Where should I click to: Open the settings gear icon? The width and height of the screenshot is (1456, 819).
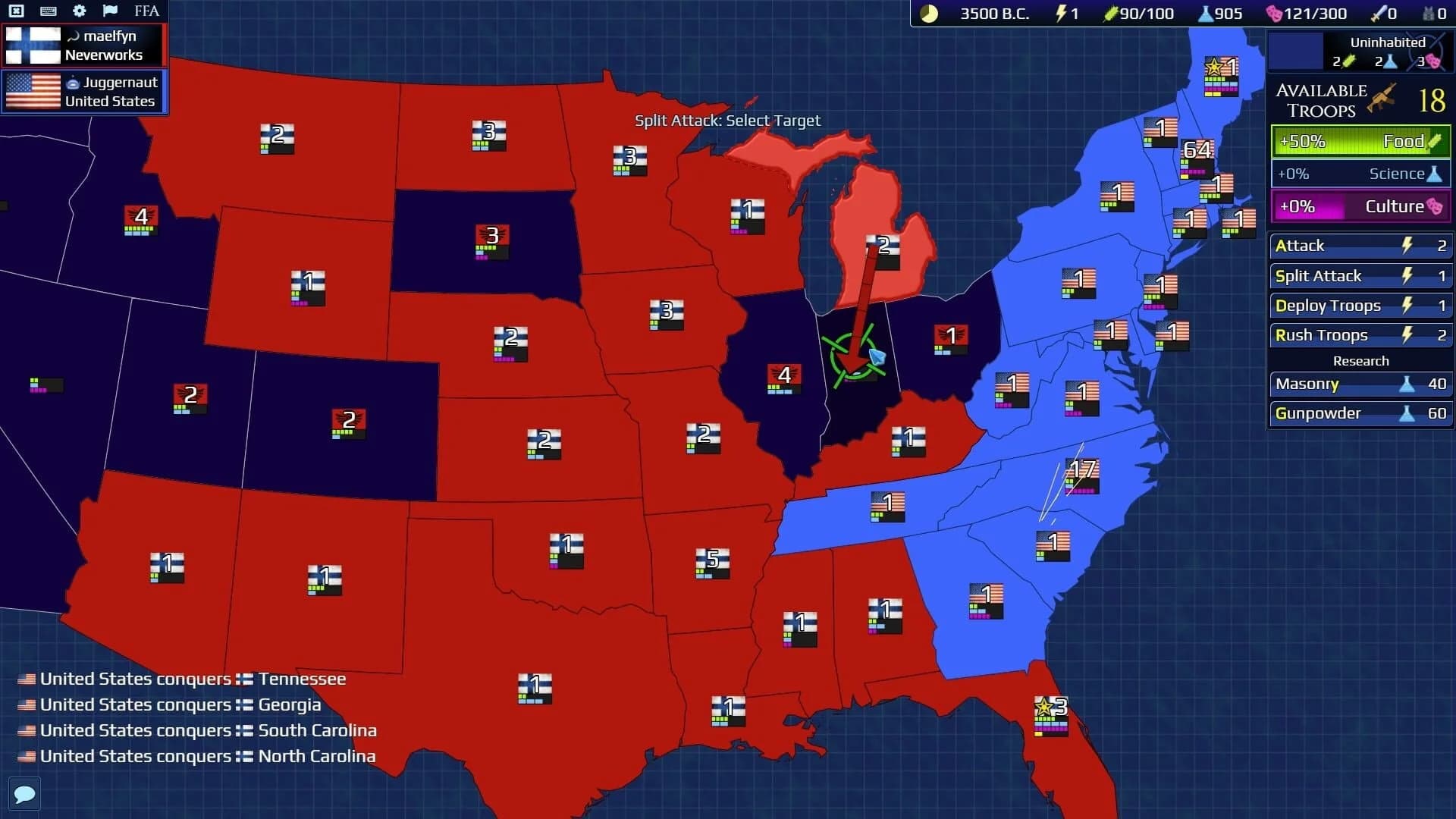[x=79, y=11]
